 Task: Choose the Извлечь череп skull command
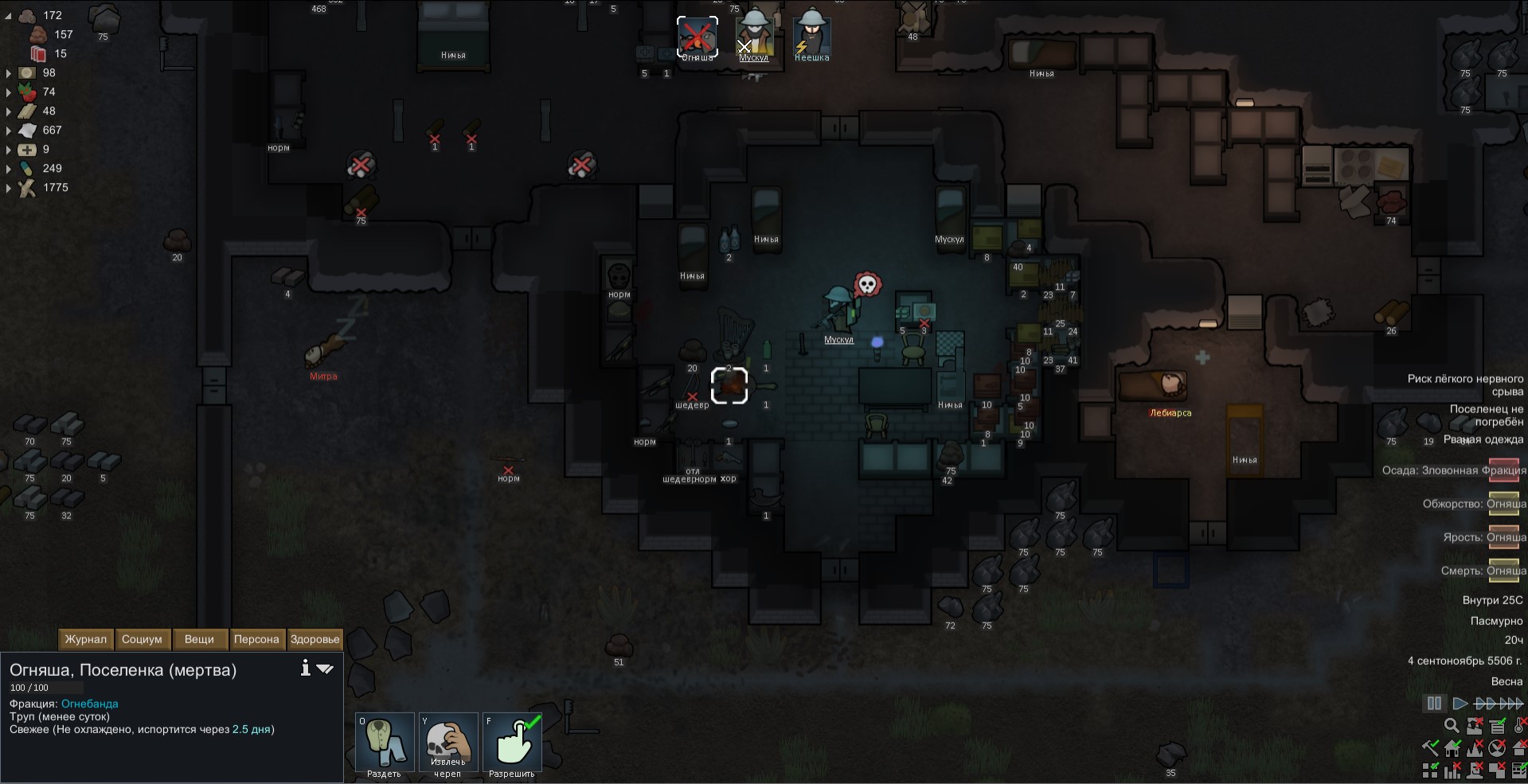tap(448, 743)
